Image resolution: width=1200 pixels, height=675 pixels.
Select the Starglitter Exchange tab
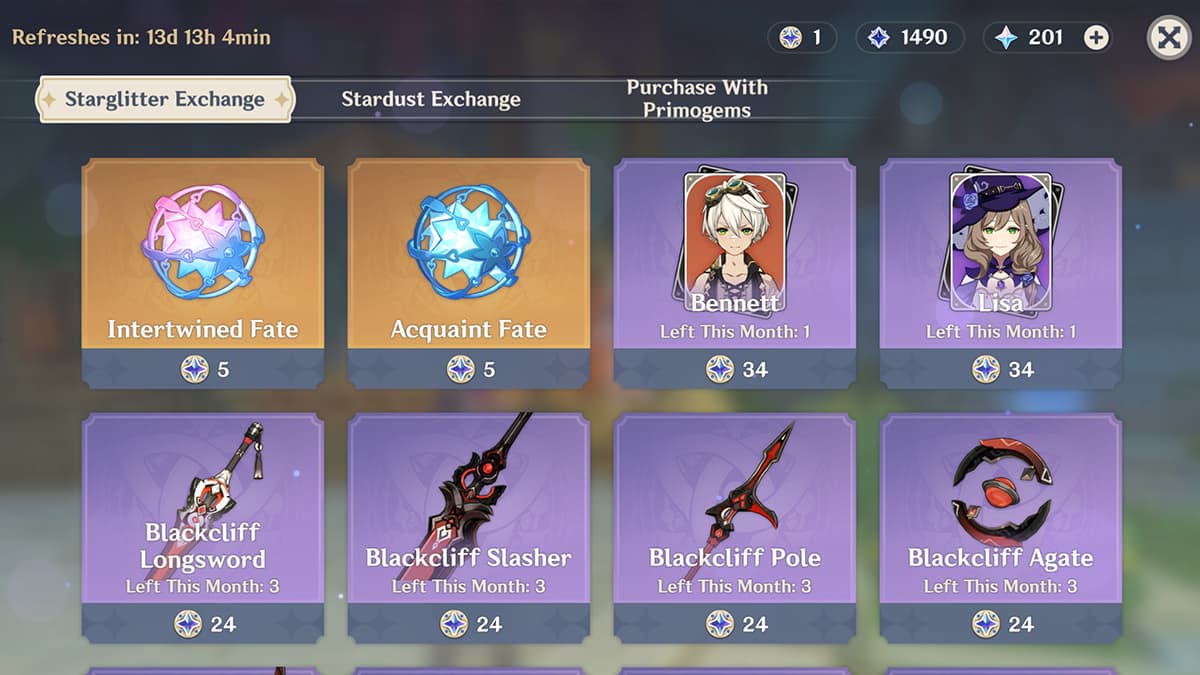tap(165, 99)
